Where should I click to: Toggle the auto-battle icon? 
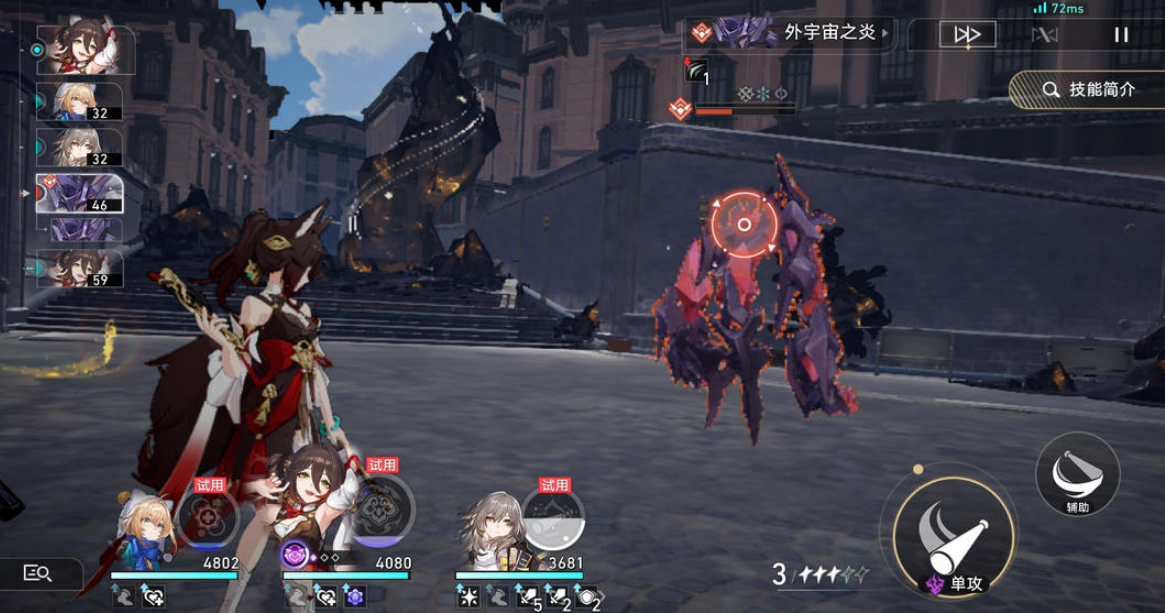(1044, 35)
